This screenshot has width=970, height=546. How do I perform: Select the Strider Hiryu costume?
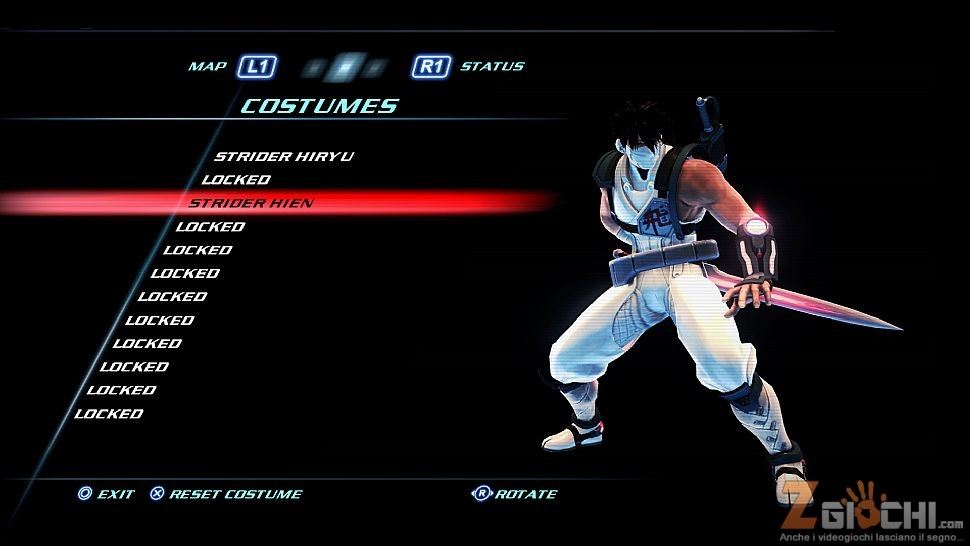point(283,156)
